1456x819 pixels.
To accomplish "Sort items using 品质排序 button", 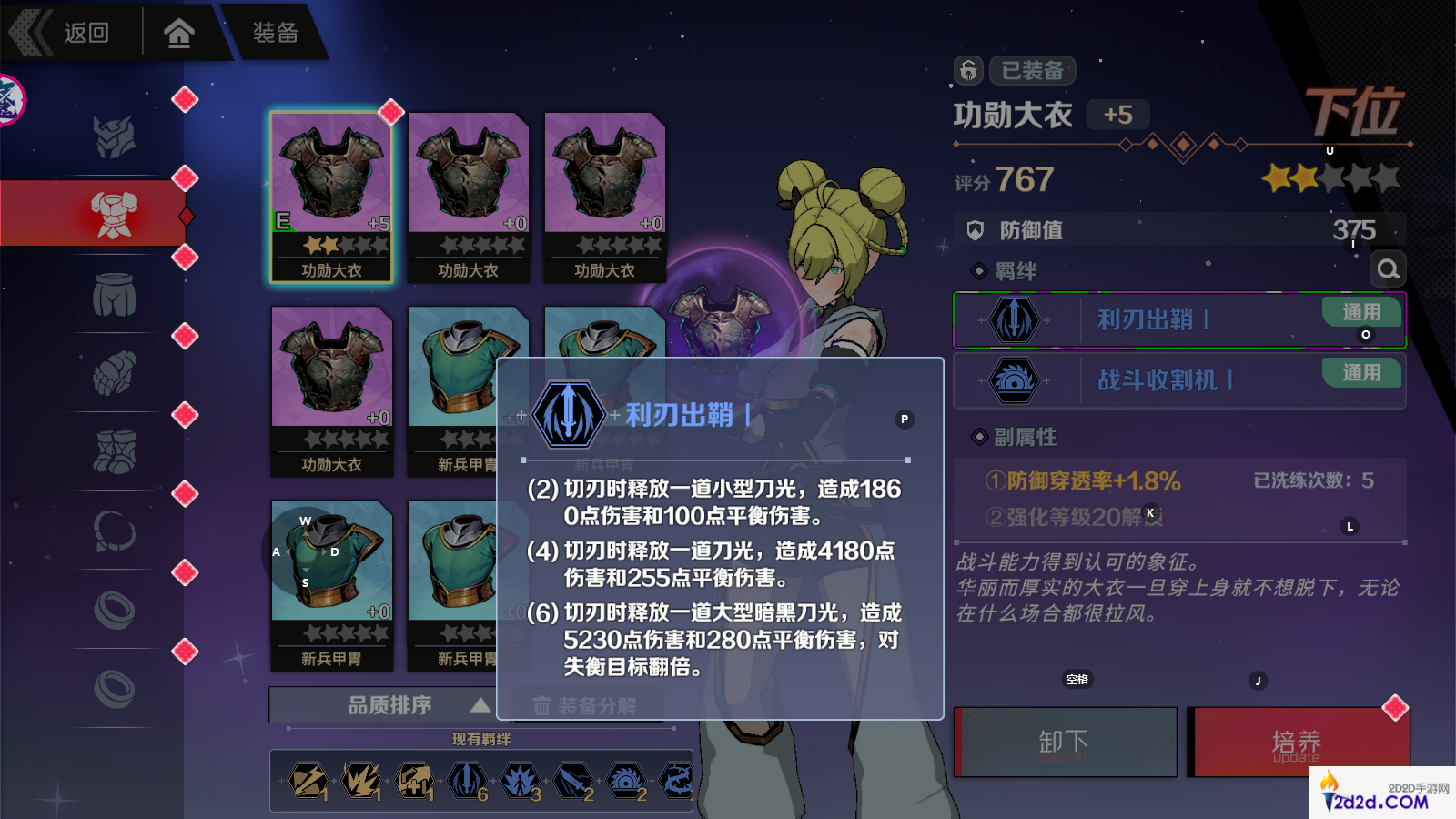I will [389, 705].
